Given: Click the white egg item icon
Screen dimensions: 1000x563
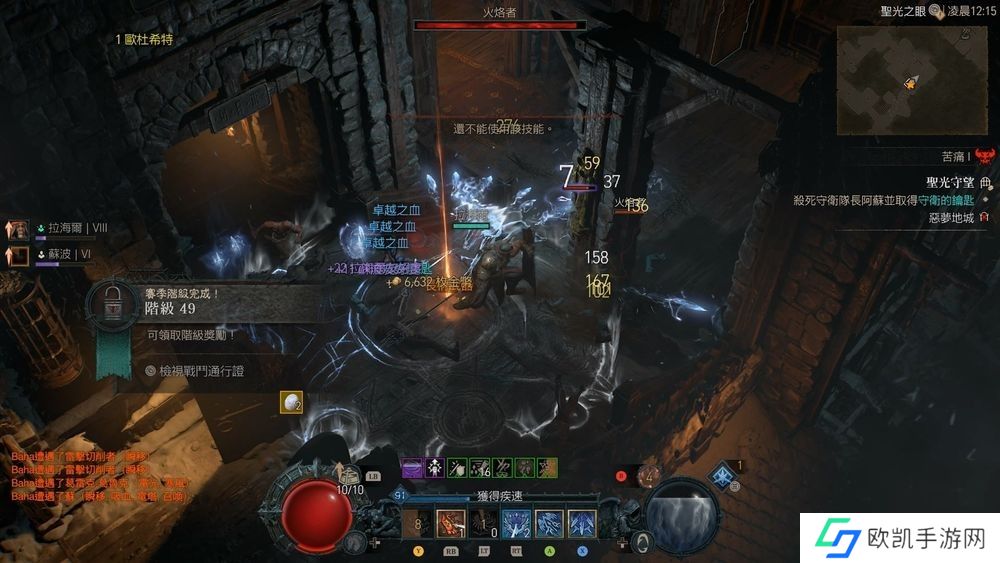Looking at the screenshot, I should (291, 401).
